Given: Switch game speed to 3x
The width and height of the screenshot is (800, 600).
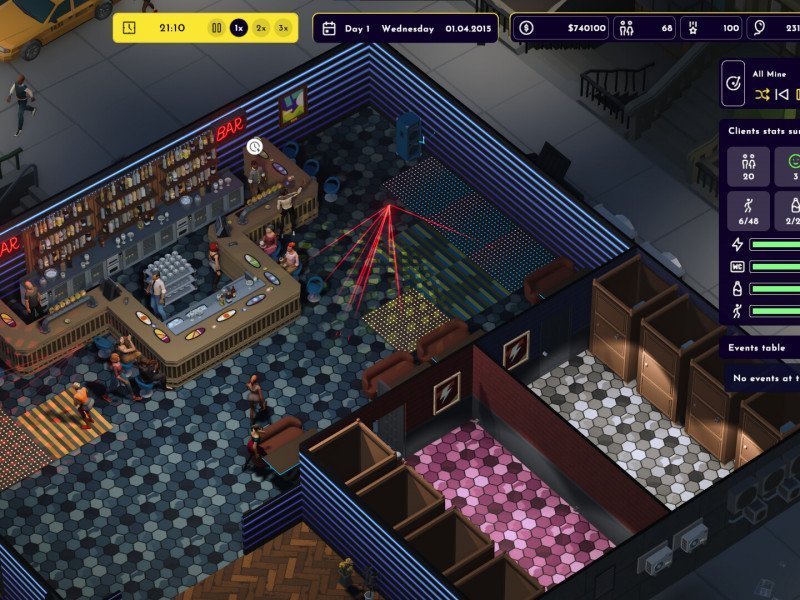Looking at the screenshot, I should [284, 28].
